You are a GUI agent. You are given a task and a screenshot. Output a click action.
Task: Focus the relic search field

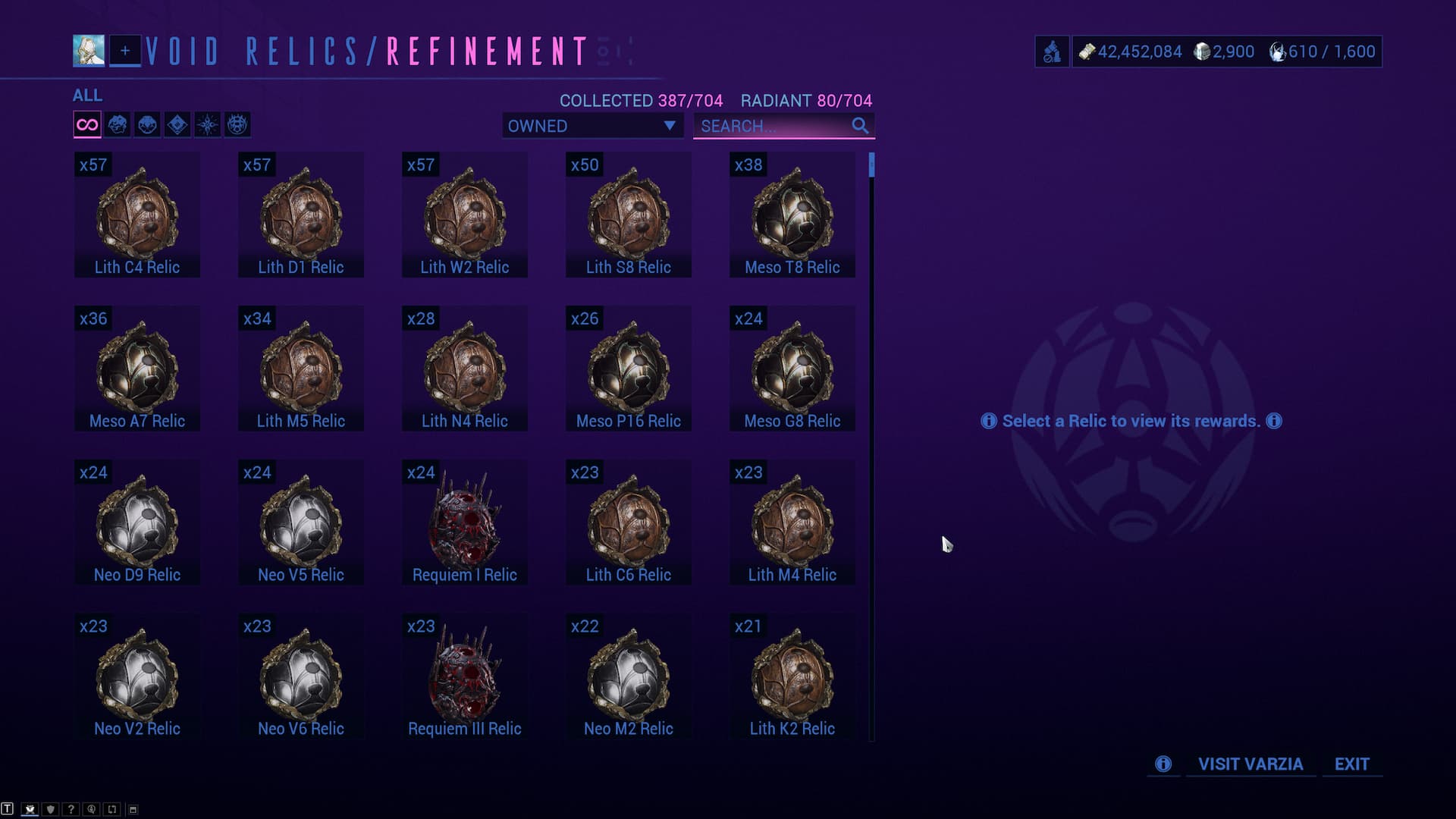(x=773, y=126)
